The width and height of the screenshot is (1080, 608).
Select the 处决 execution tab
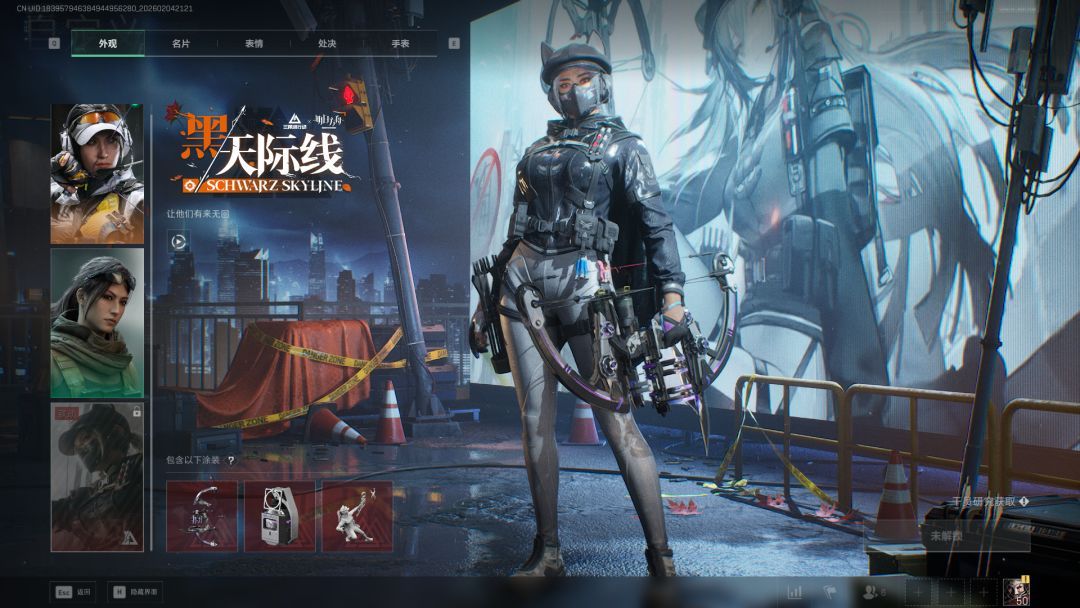(327, 44)
